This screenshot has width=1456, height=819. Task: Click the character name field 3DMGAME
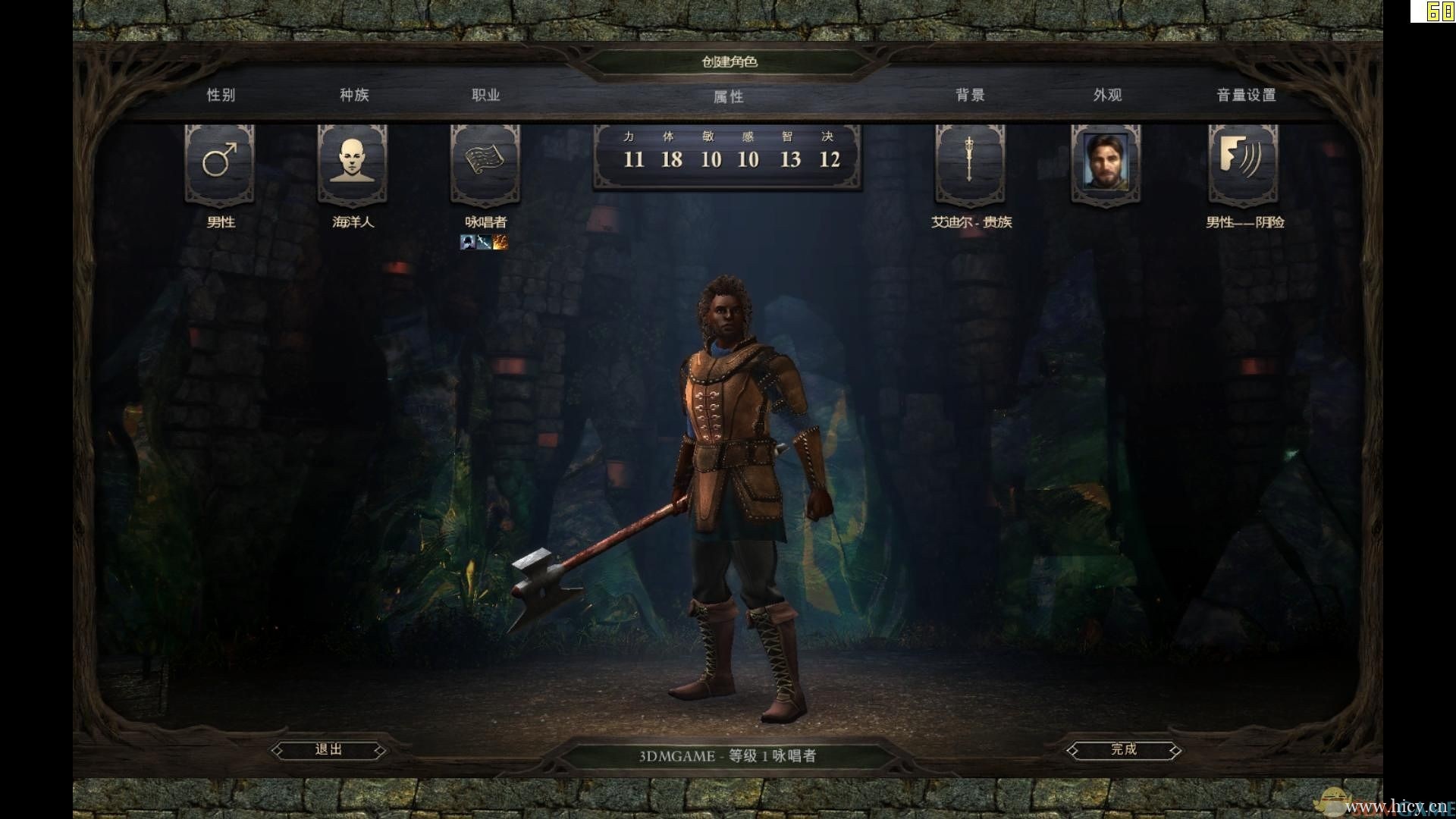[x=676, y=756]
